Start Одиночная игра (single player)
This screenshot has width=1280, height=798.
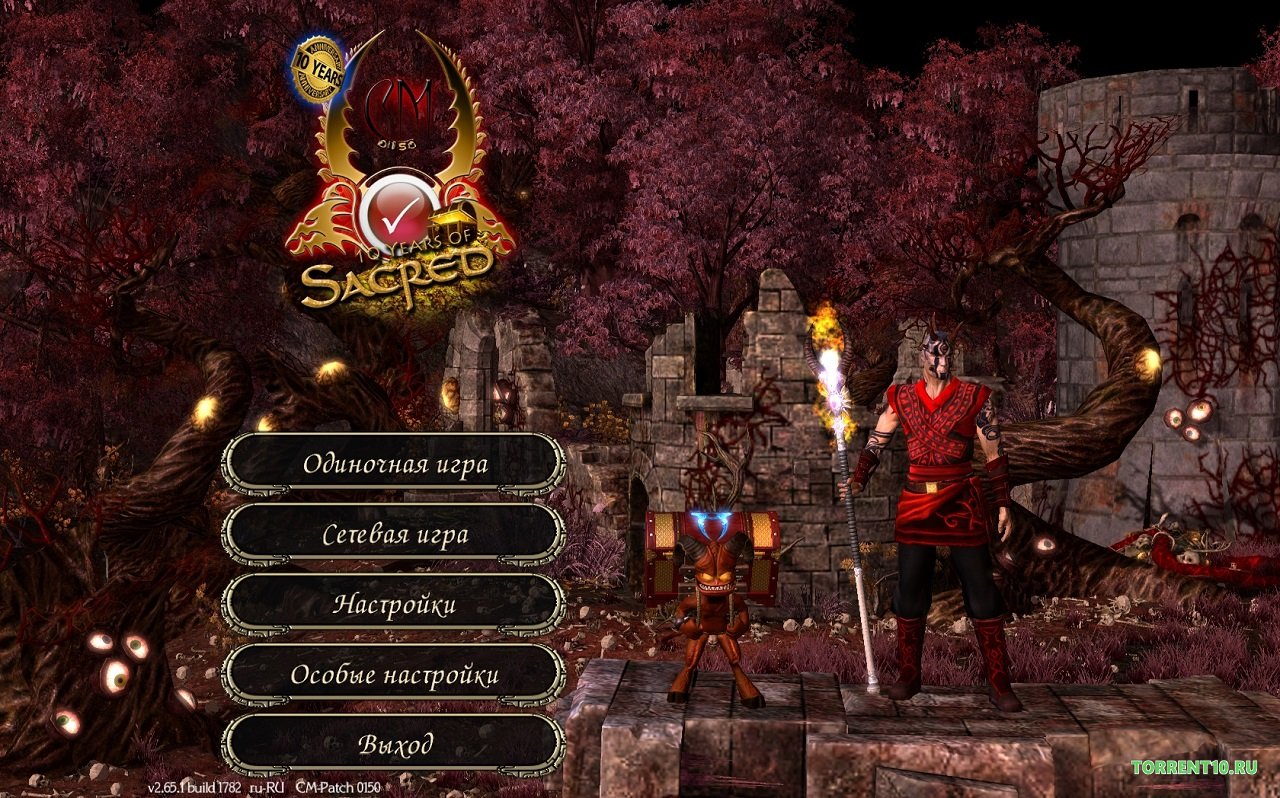[394, 464]
